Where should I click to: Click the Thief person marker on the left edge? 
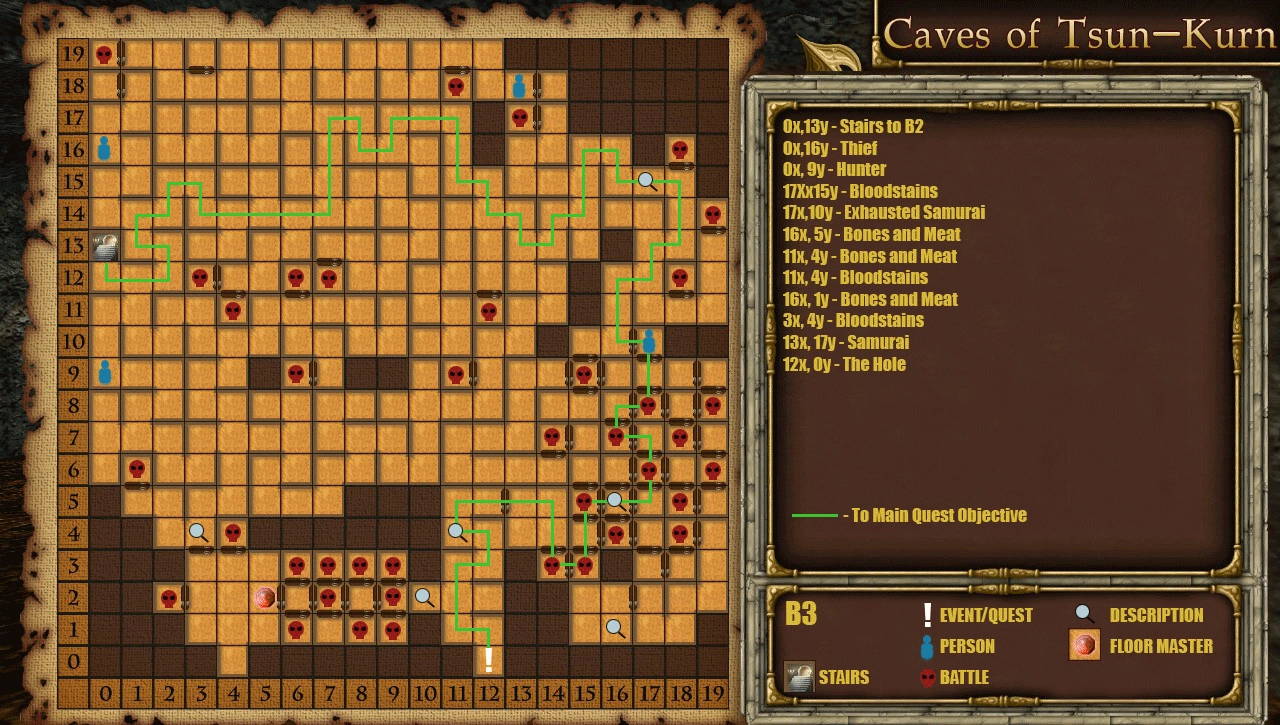[x=103, y=150]
